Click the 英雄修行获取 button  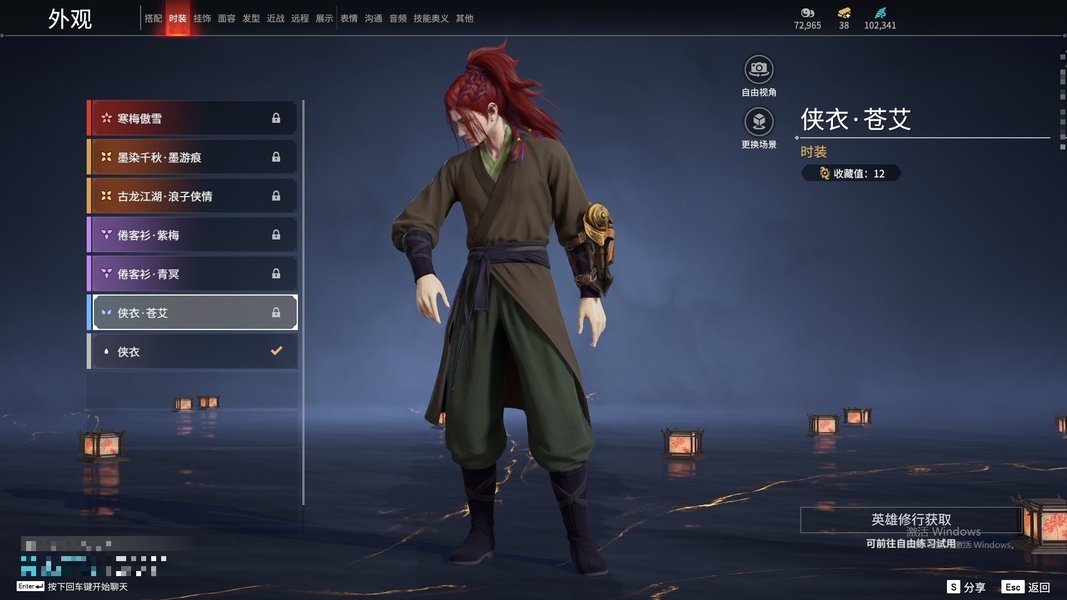tap(910, 520)
